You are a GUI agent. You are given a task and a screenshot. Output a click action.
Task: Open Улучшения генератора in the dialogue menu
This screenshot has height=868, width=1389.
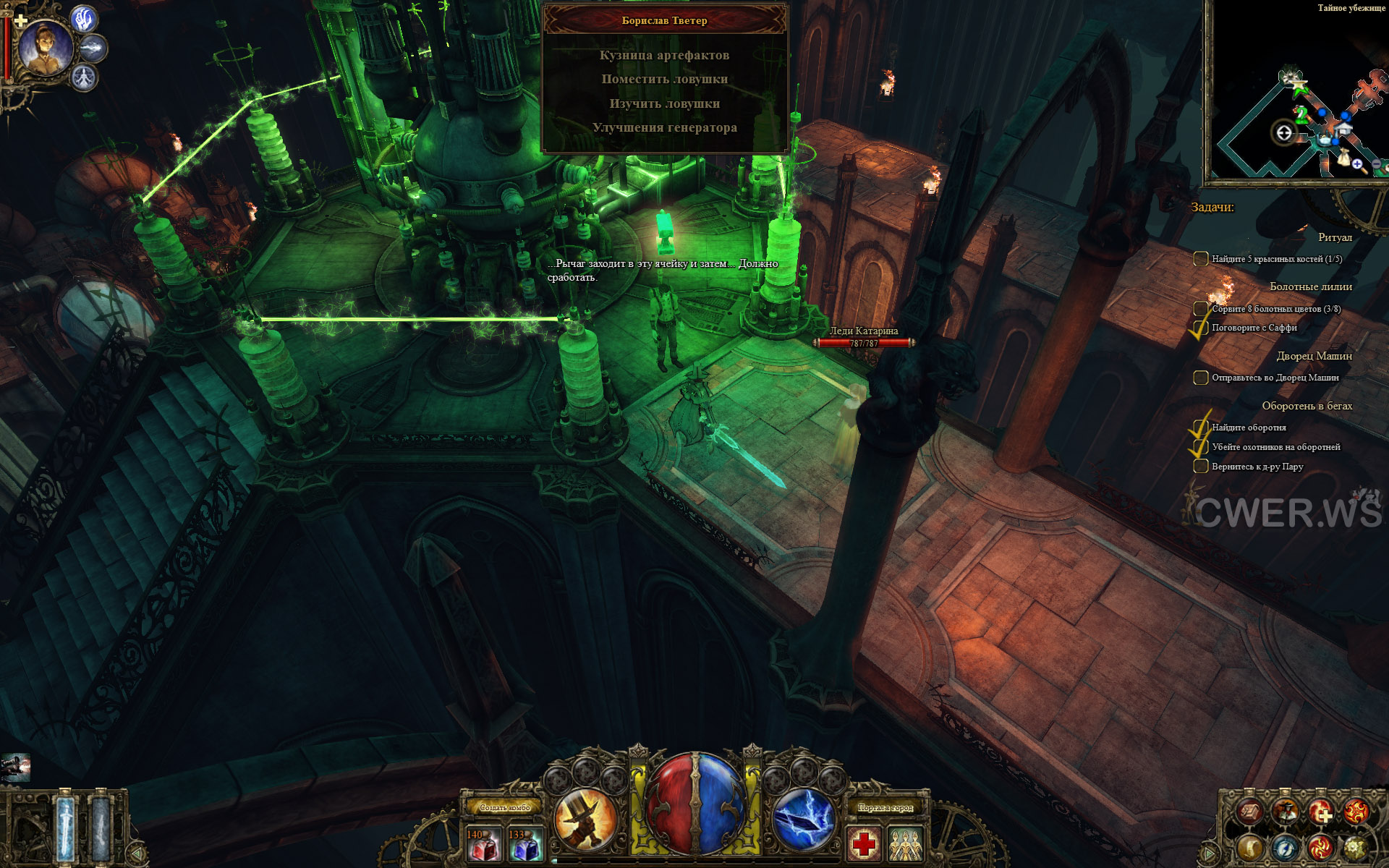(x=664, y=127)
